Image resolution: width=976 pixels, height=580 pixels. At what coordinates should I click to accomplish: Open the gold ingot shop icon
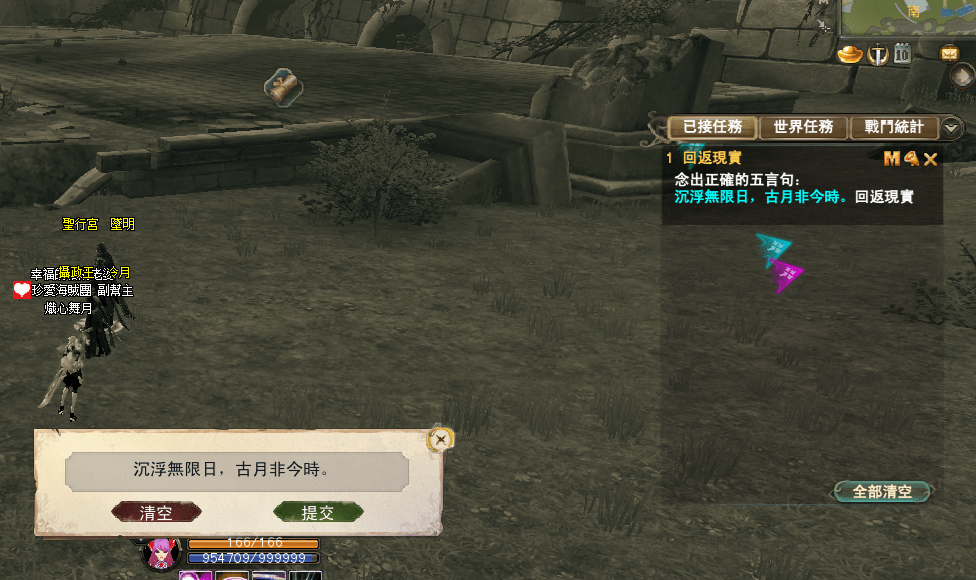click(849, 54)
